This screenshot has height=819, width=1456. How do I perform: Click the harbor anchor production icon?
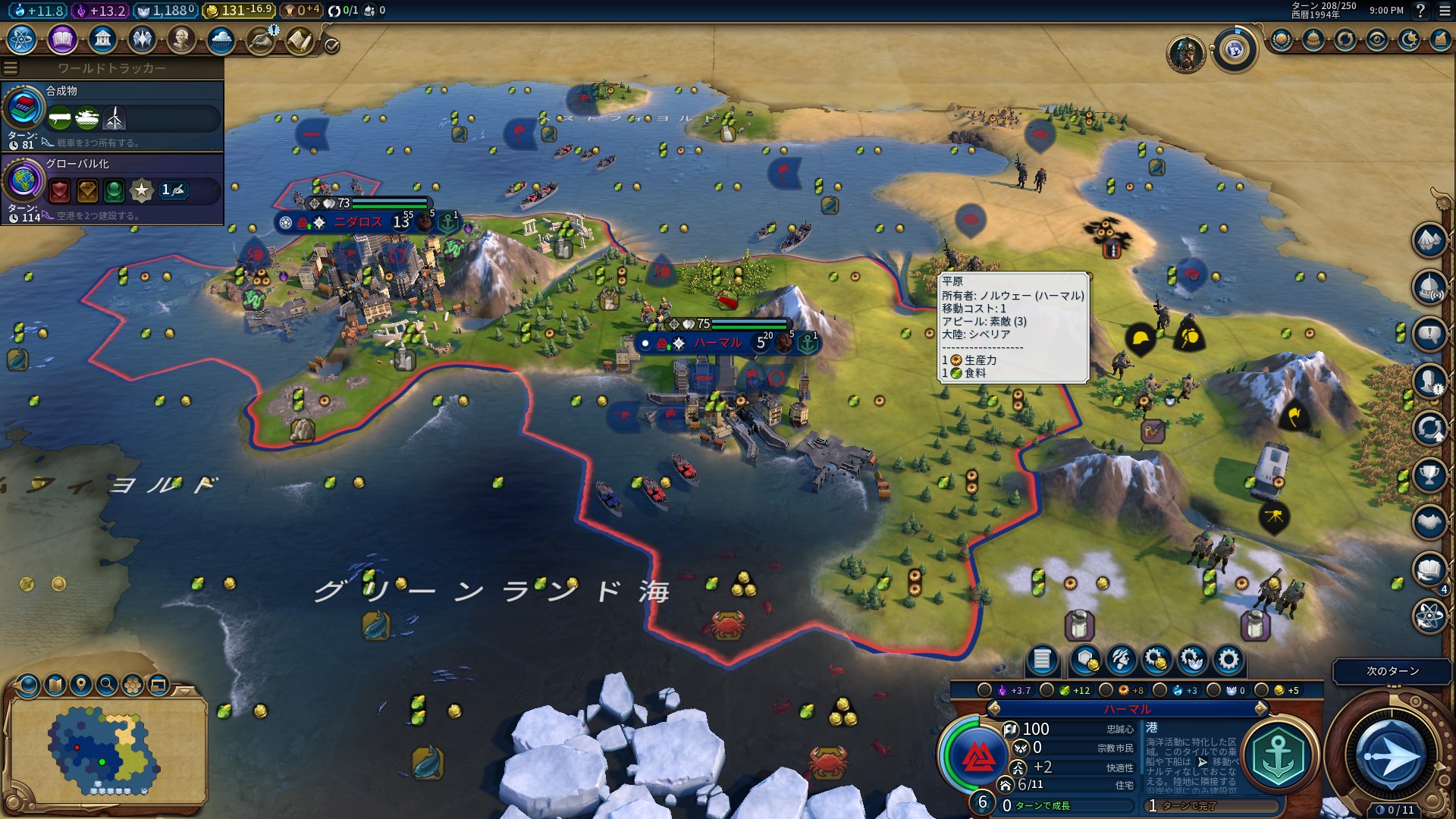tap(1279, 756)
